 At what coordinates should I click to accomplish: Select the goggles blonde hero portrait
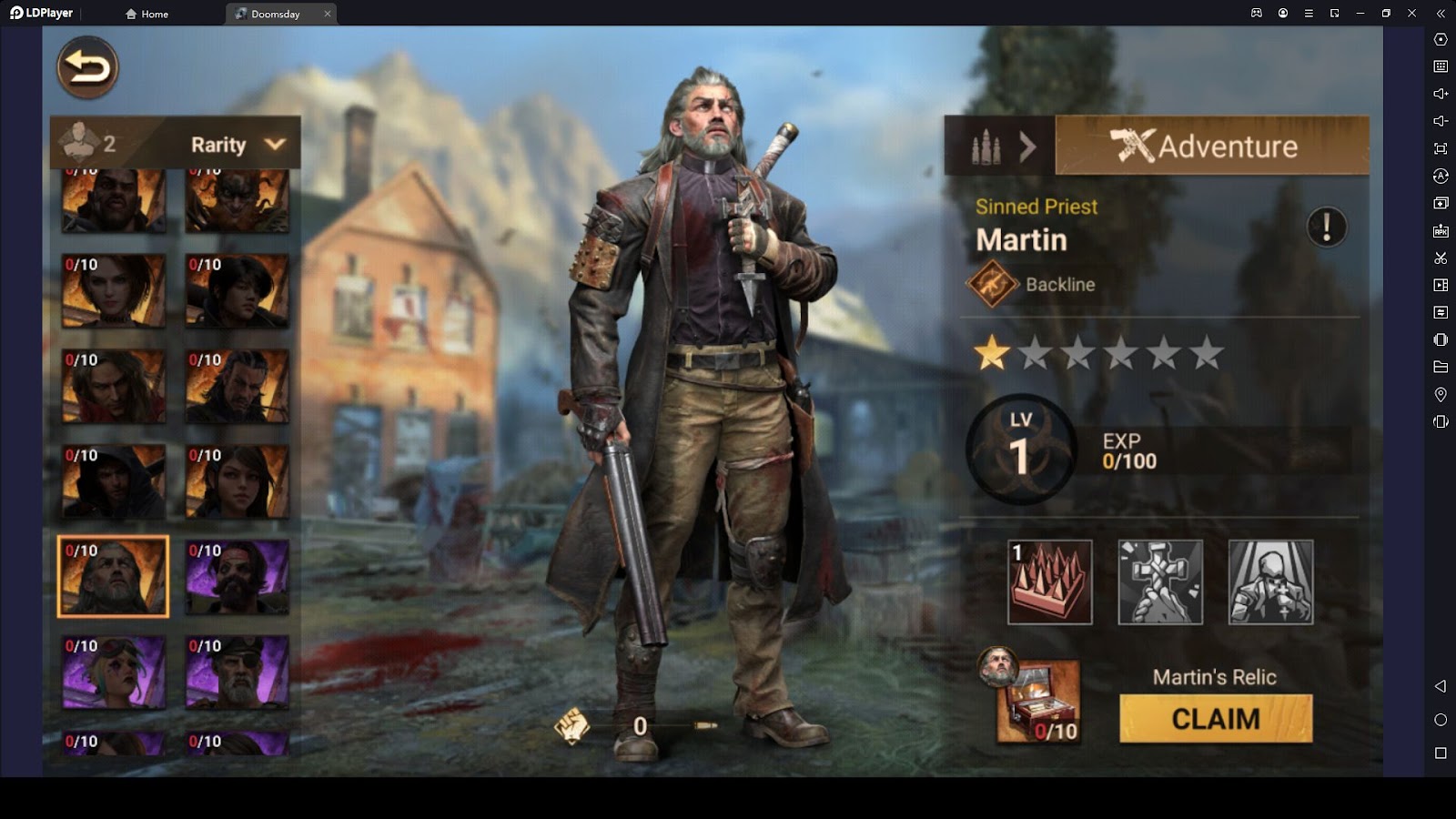(113, 672)
